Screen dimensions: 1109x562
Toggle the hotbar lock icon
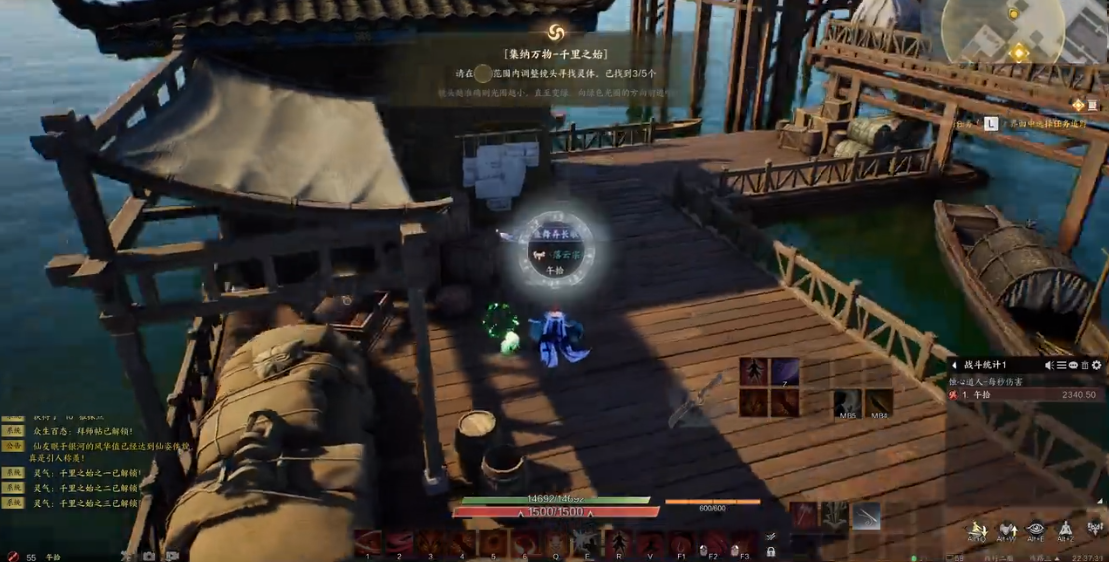[770, 551]
